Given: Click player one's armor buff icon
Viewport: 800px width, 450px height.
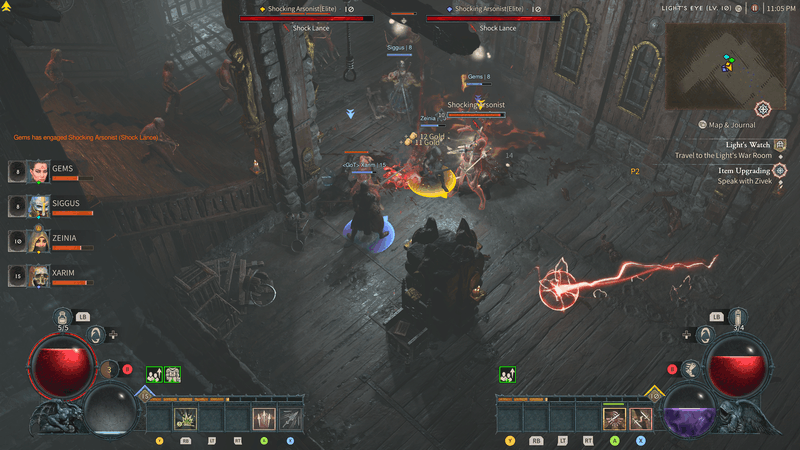Looking at the screenshot, I should click(172, 374).
